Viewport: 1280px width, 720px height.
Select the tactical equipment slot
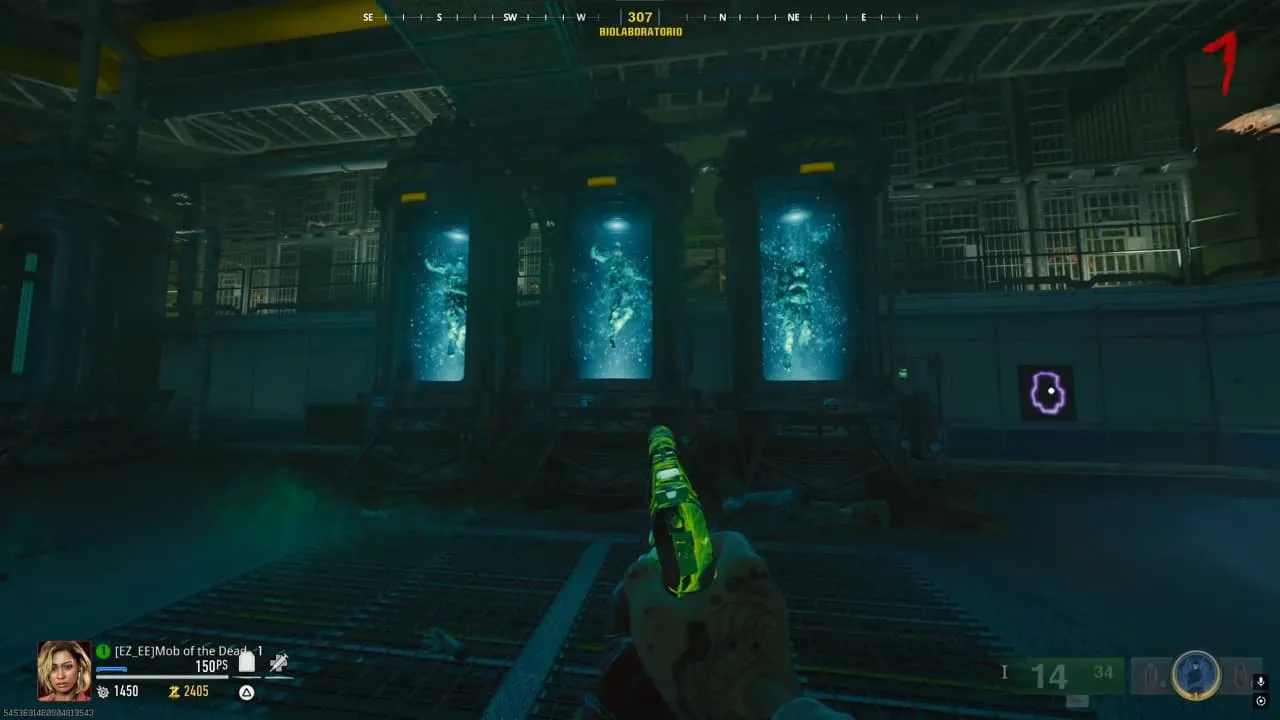pyautogui.click(x=1151, y=676)
